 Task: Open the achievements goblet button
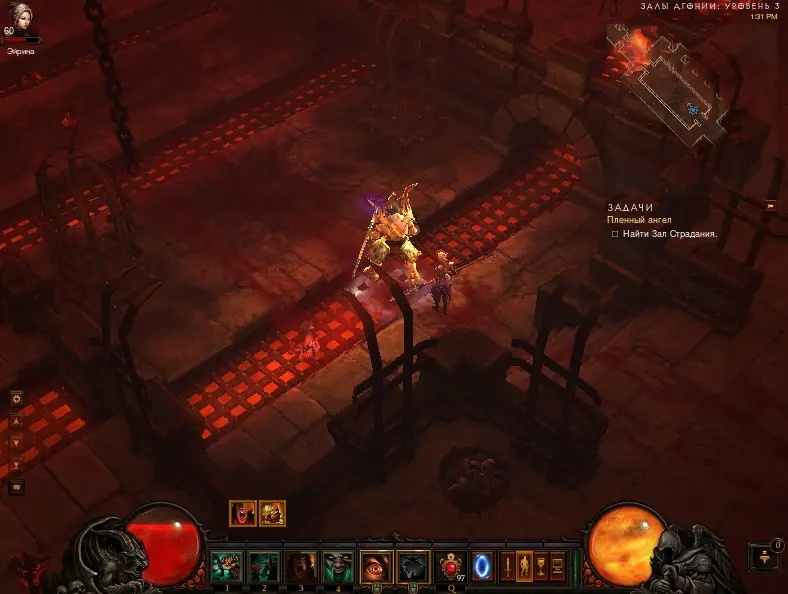(x=541, y=564)
